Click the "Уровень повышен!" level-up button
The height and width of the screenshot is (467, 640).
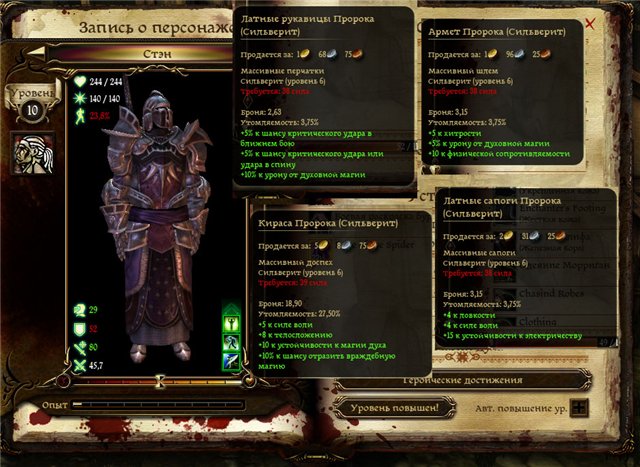click(394, 408)
